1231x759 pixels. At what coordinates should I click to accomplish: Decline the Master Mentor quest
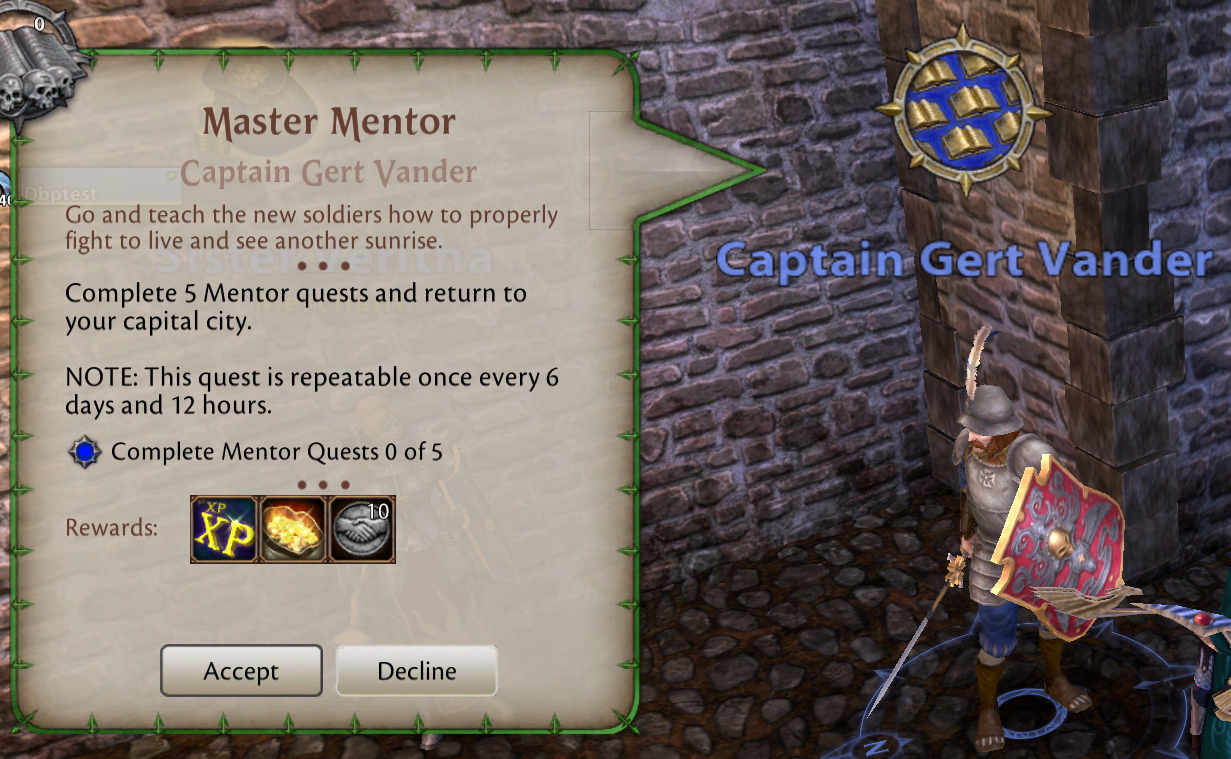click(416, 670)
